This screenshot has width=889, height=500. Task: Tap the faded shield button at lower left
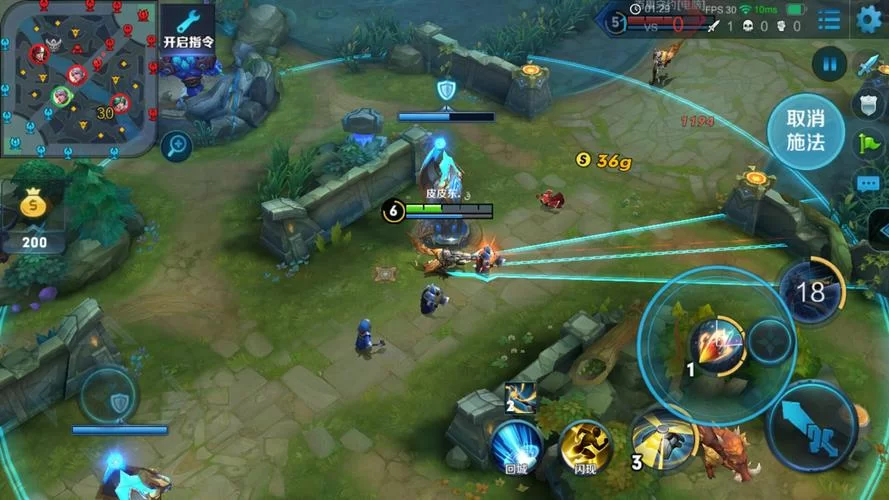(x=119, y=402)
